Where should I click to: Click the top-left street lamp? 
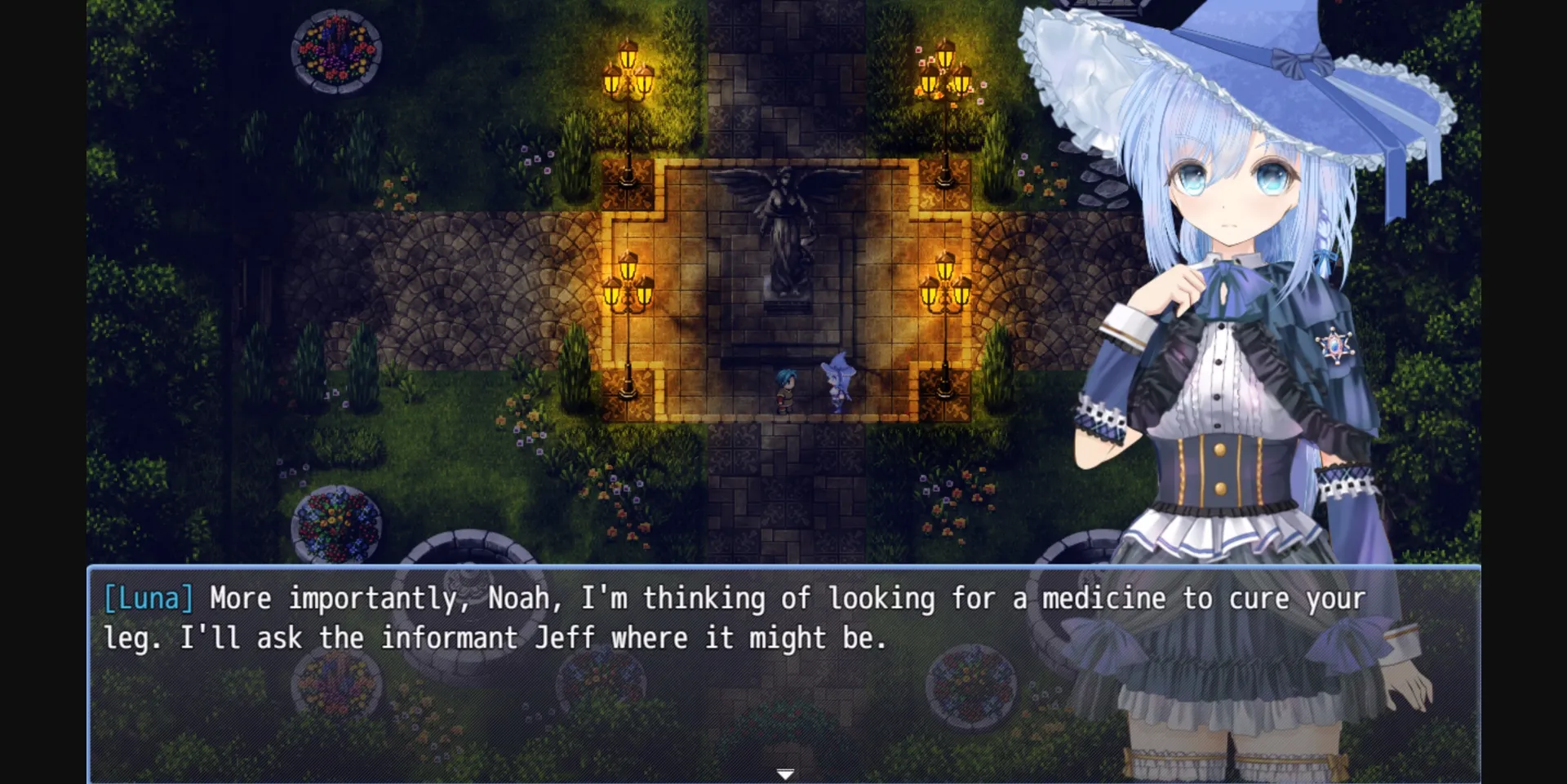627,82
